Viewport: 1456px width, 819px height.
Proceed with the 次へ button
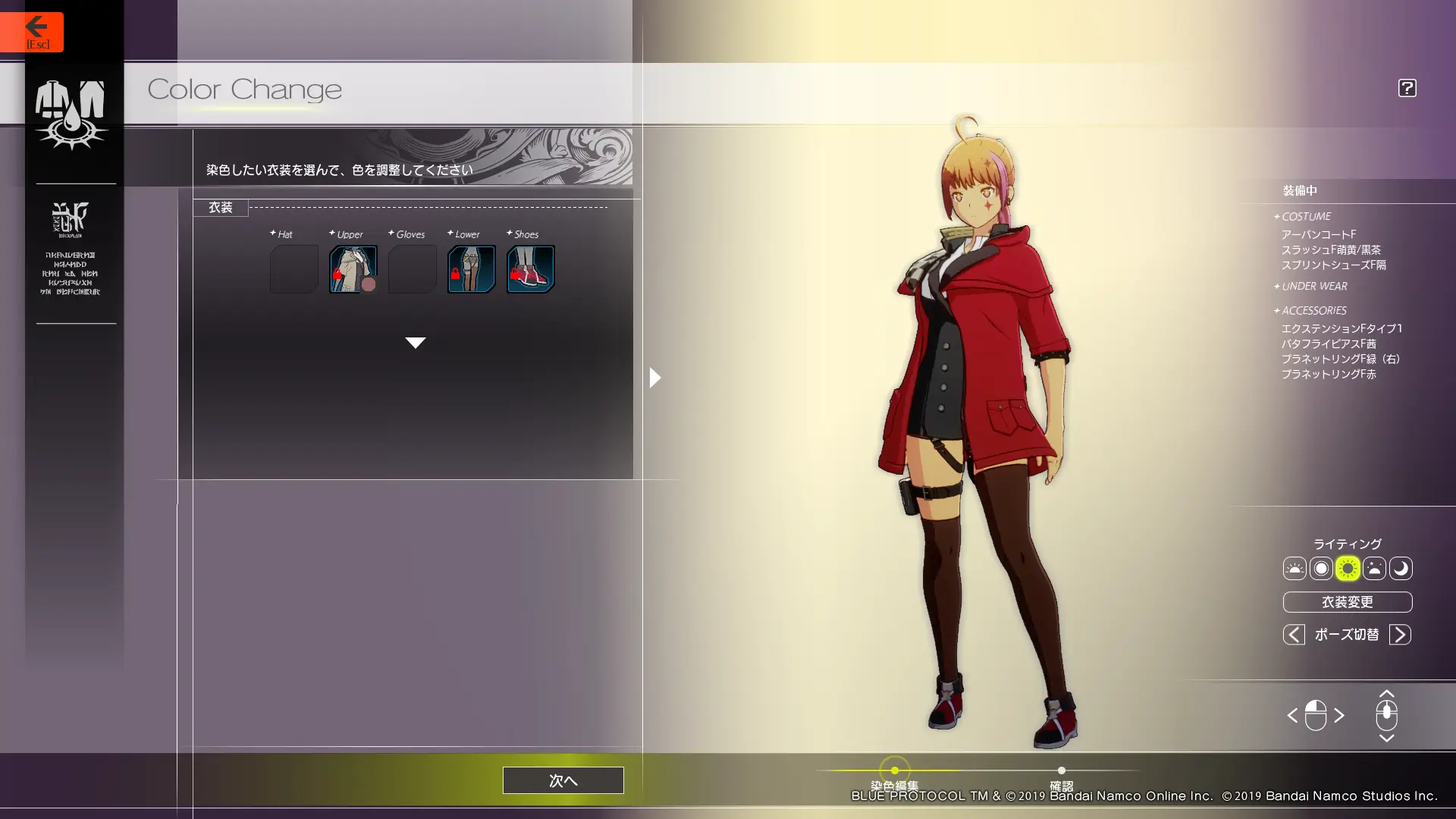click(563, 780)
